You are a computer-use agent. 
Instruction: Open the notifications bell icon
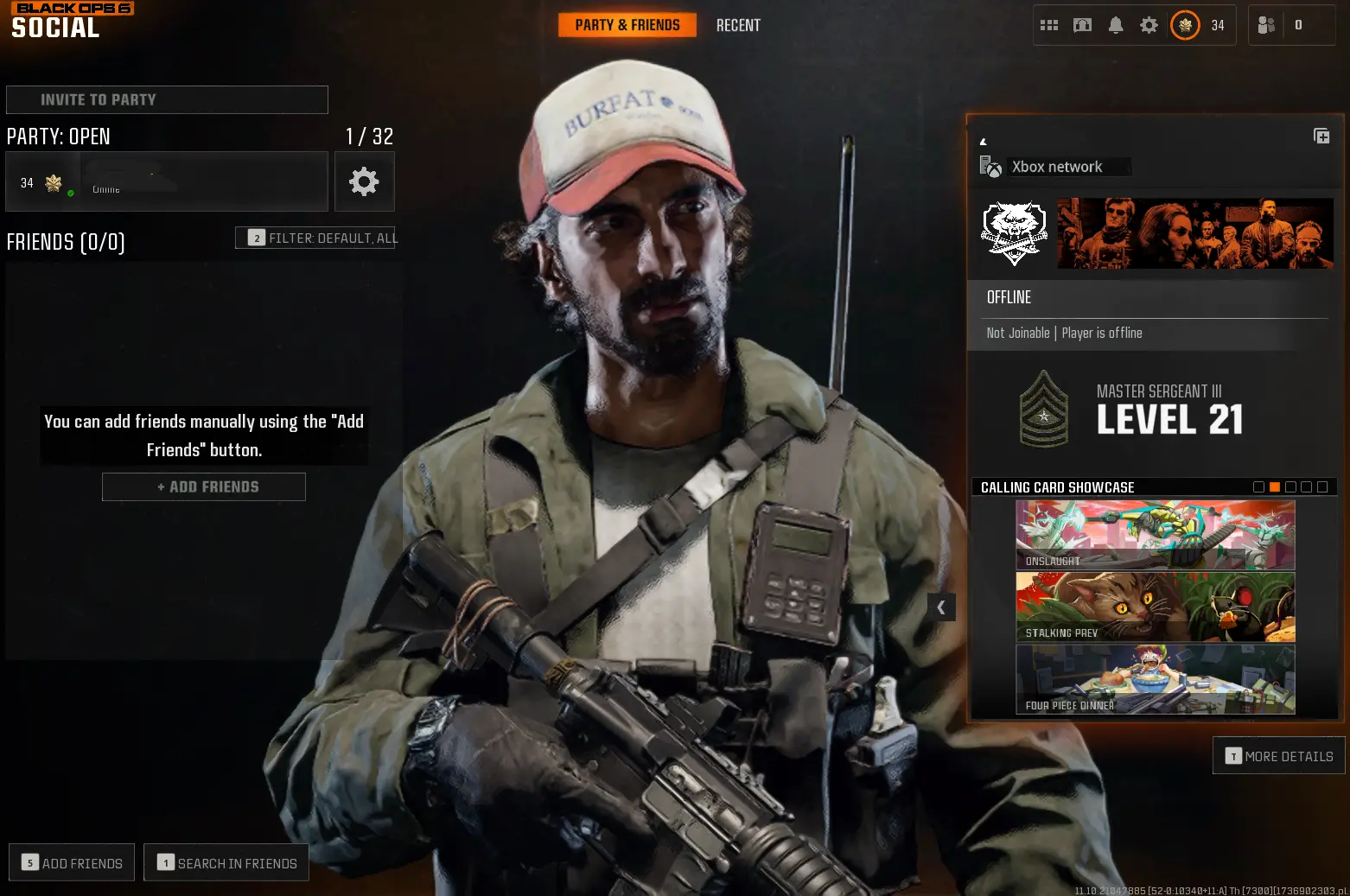coord(1115,25)
